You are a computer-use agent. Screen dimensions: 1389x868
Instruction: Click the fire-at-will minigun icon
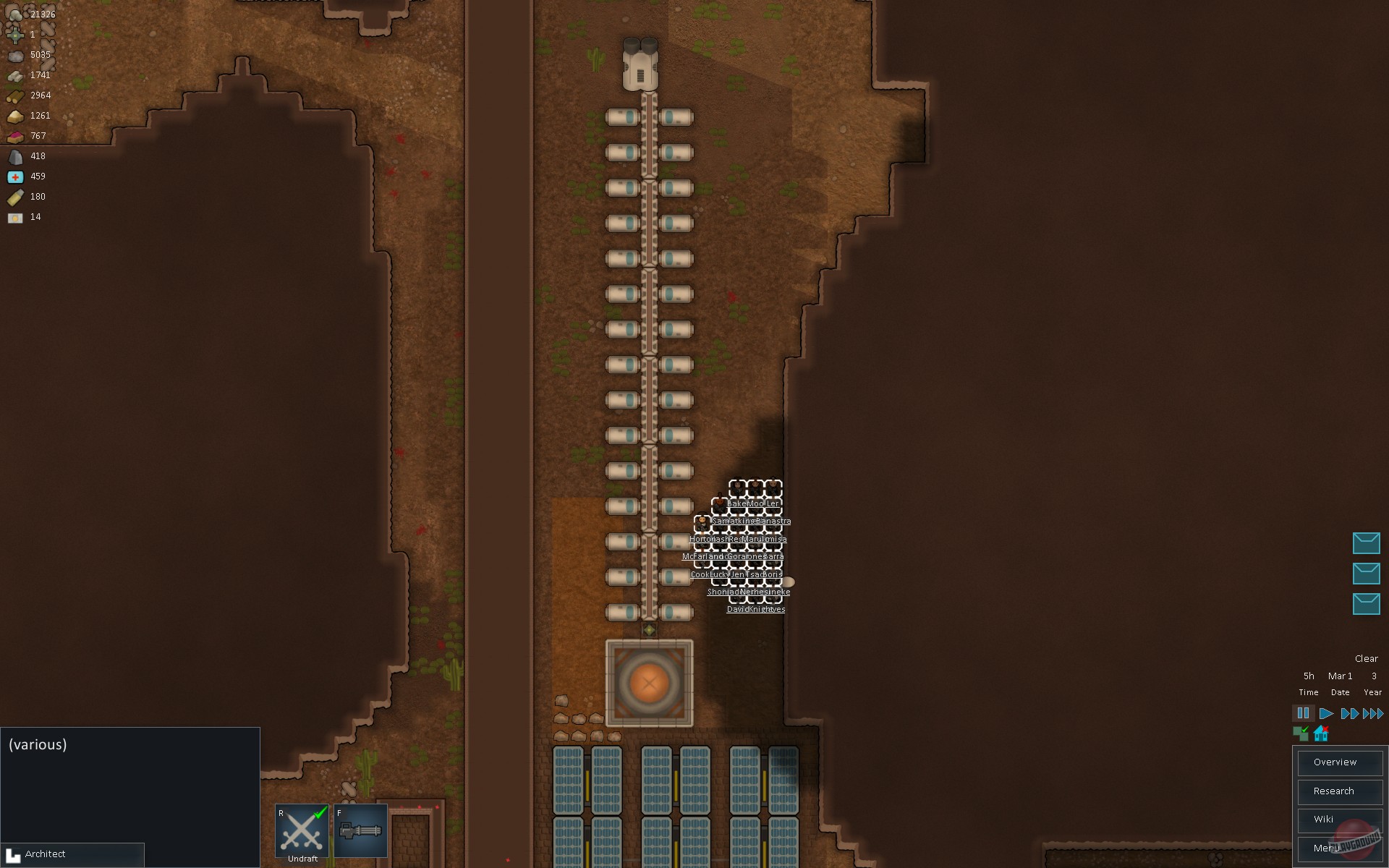(360, 830)
